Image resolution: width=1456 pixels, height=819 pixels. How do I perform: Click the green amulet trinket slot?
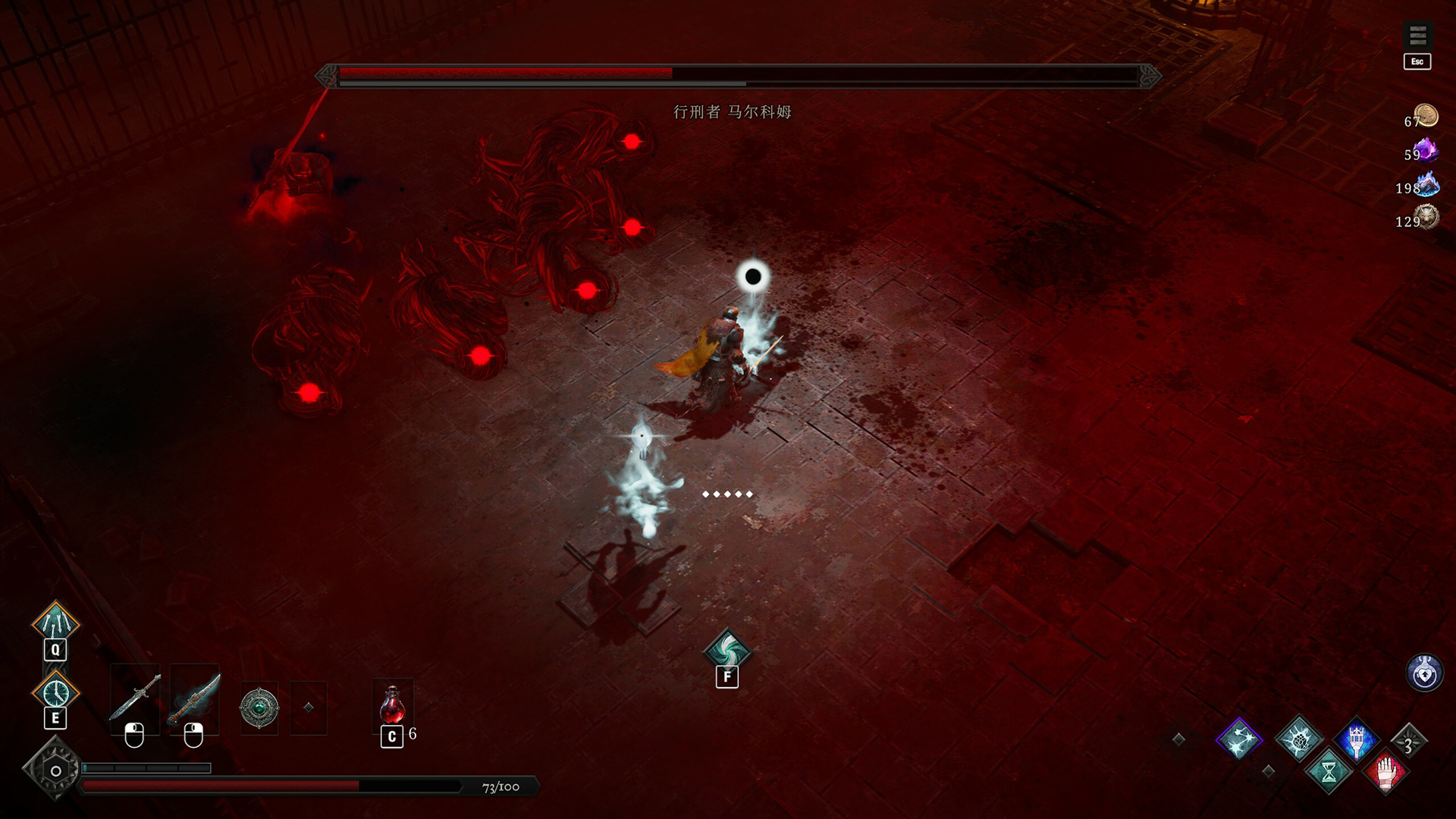(258, 707)
